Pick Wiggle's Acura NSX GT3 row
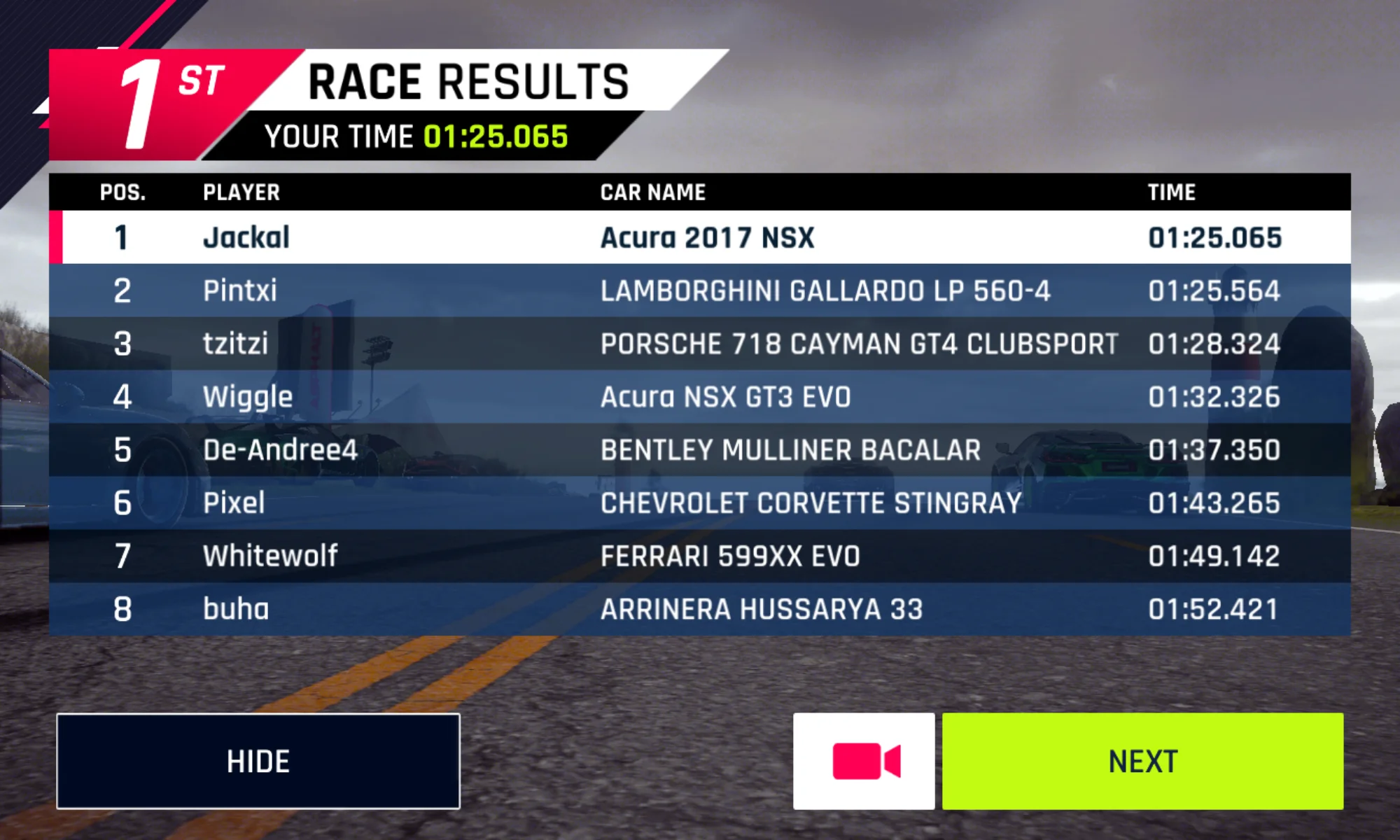This screenshot has width=1400, height=840. click(x=700, y=397)
